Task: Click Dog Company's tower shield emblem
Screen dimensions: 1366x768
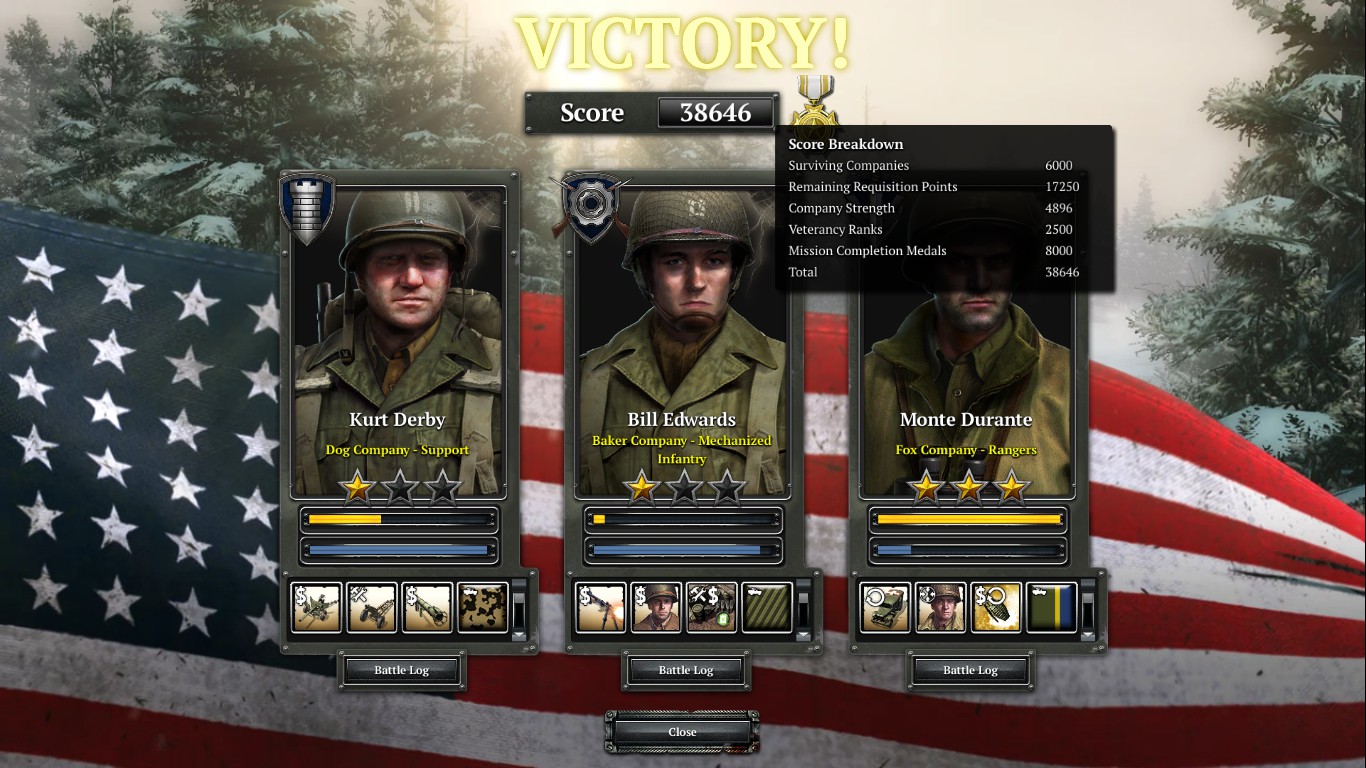Action: pyautogui.click(x=306, y=208)
